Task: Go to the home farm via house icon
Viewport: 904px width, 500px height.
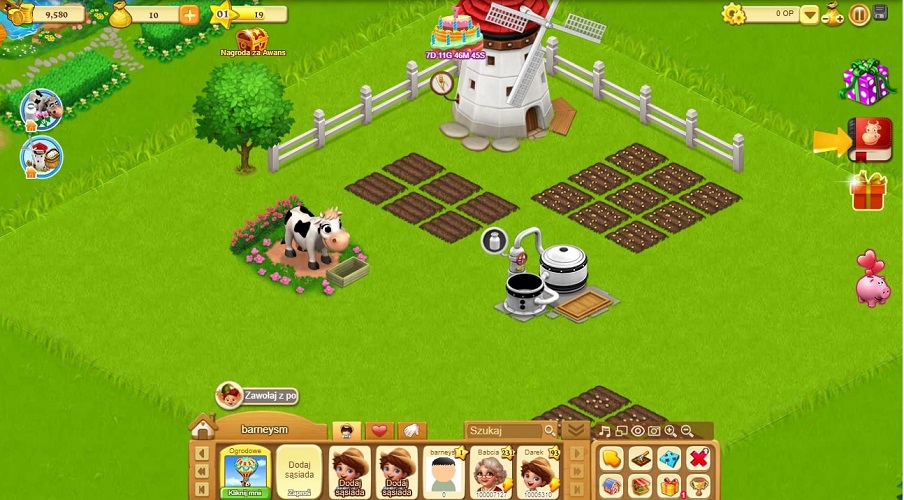Action: pyautogui.click(x=203, y=428)
